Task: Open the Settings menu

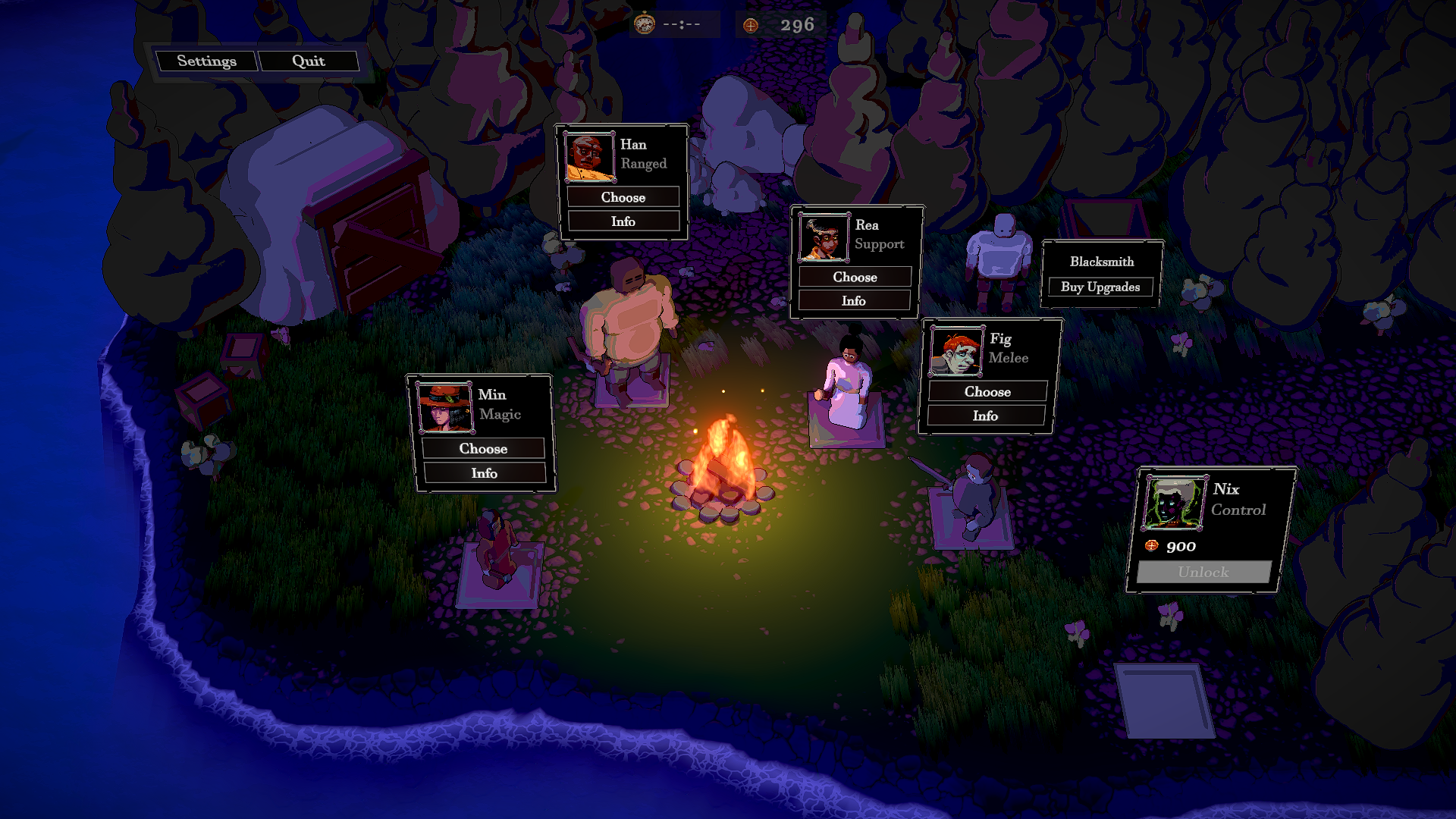Action: tap(208, 61)
